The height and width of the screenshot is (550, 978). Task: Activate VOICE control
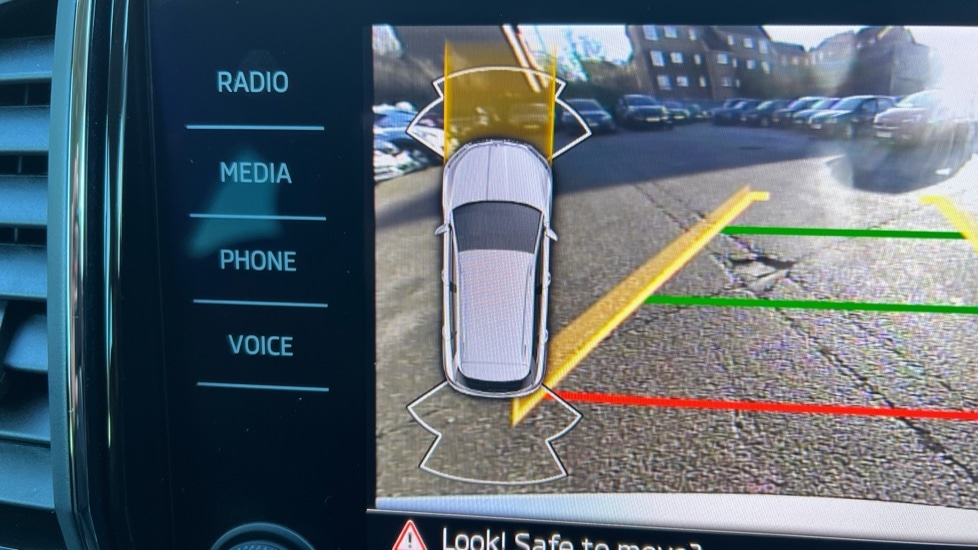tap(261, 346)
